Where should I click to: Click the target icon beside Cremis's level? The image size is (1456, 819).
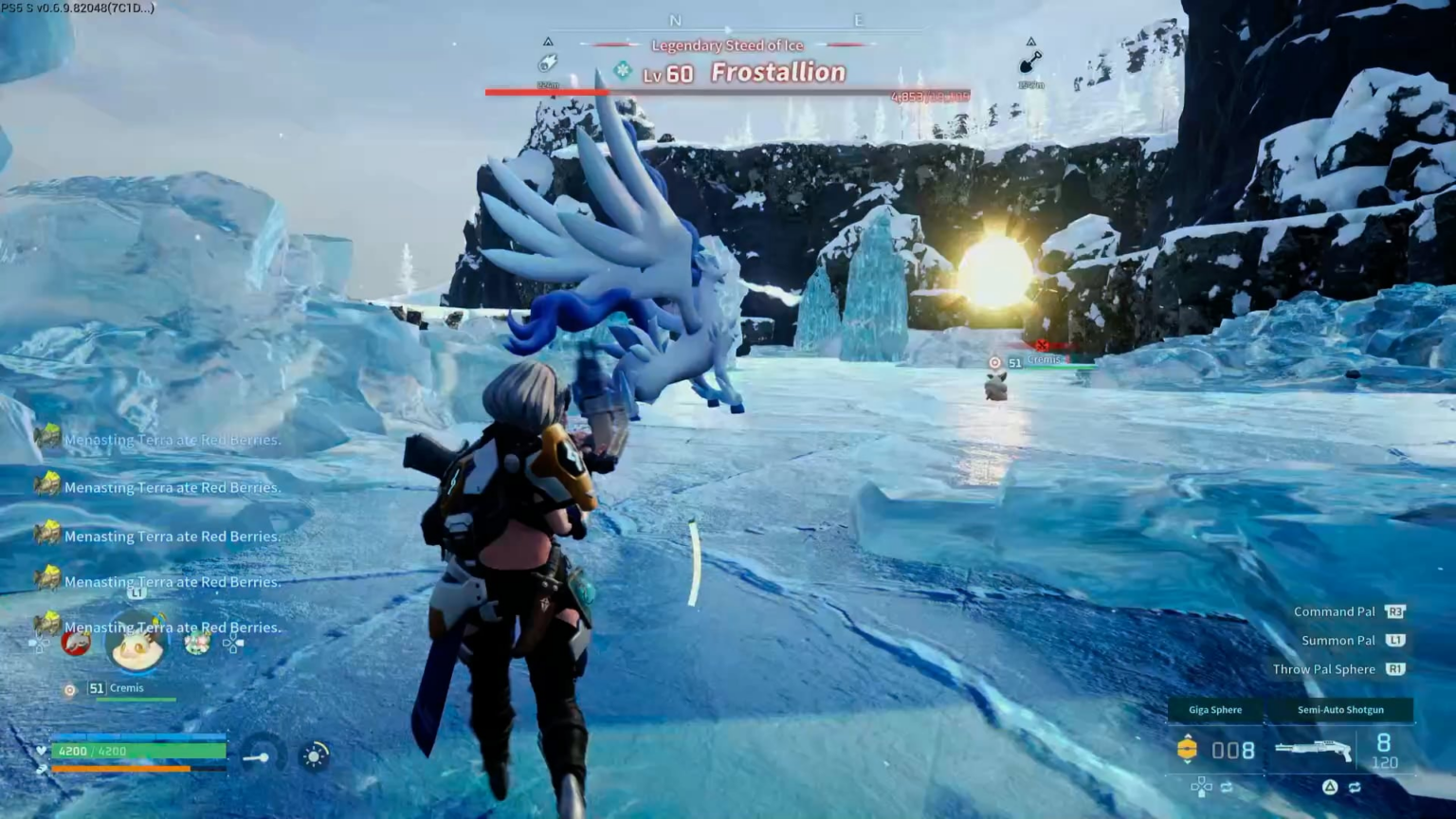tap(69, 690)
